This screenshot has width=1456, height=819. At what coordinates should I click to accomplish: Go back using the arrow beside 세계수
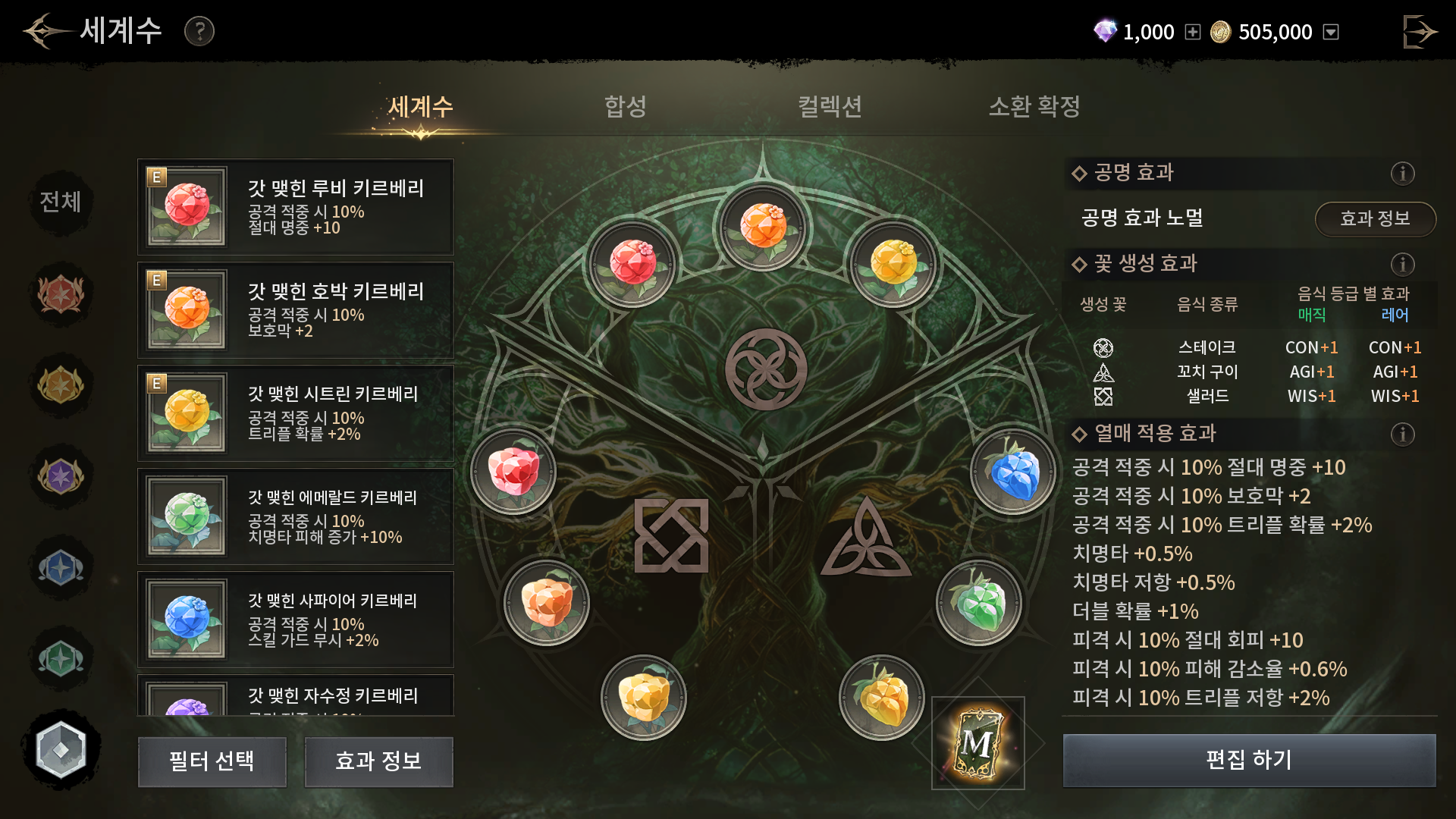pos(47,31)
